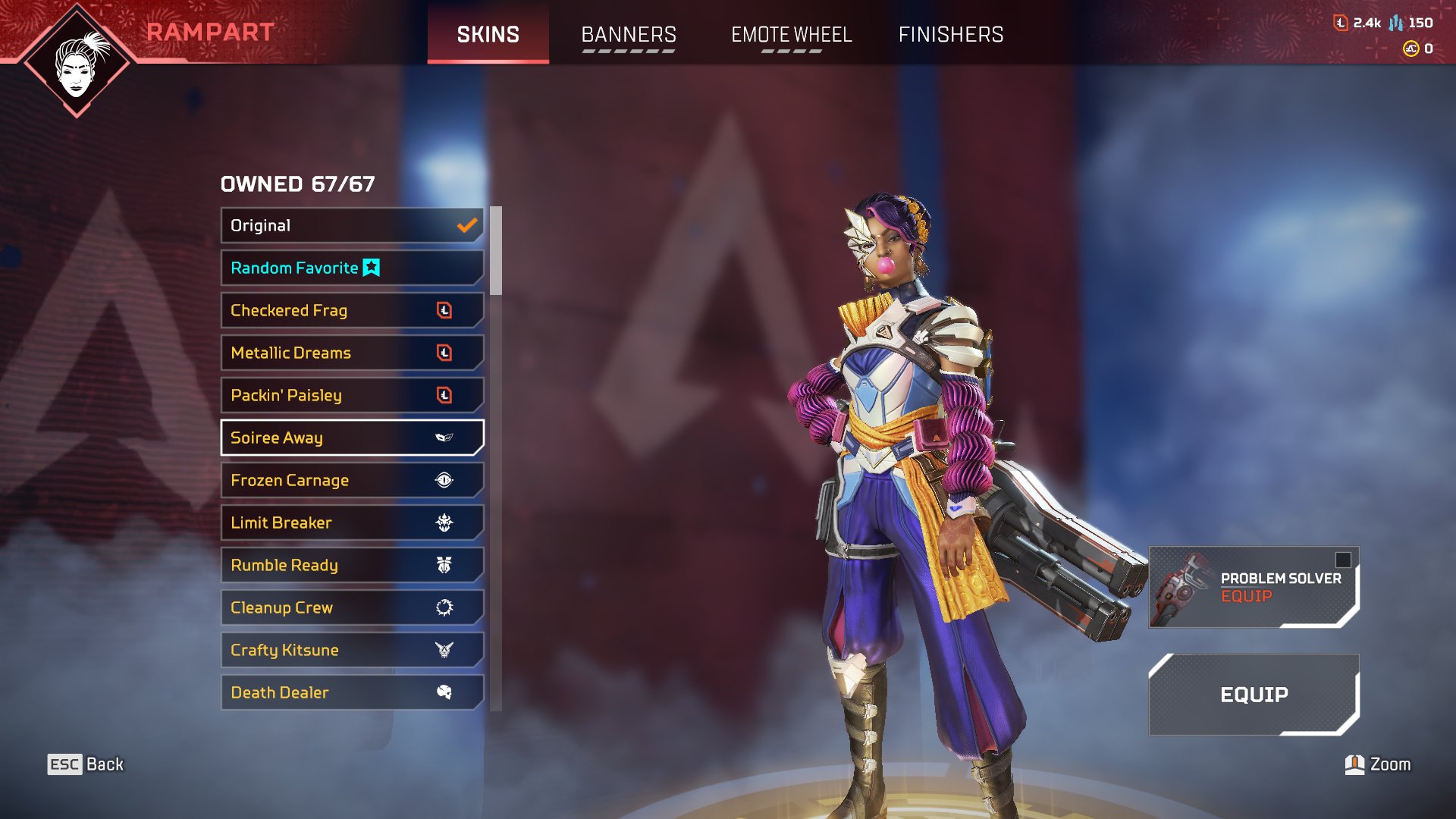Choose the Packin' Paisley skin
The width and height of the screenshot is (1456, 819).
point(352,395)
